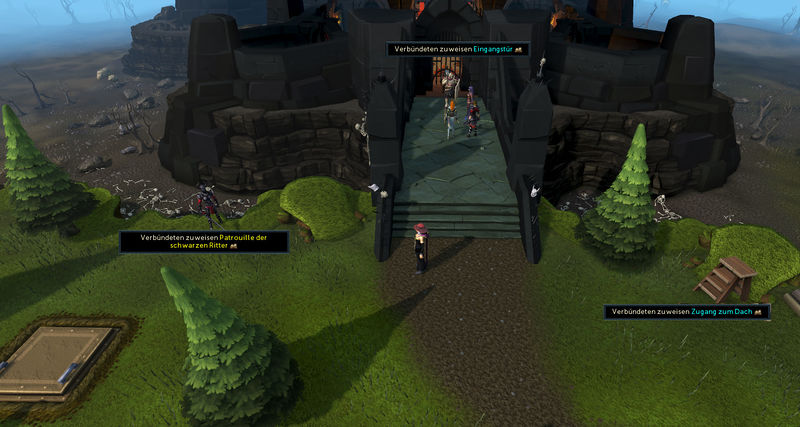Assign ally to Eingangstür
The width and height of the screenshot is (800, 427).
pos(457,49)
